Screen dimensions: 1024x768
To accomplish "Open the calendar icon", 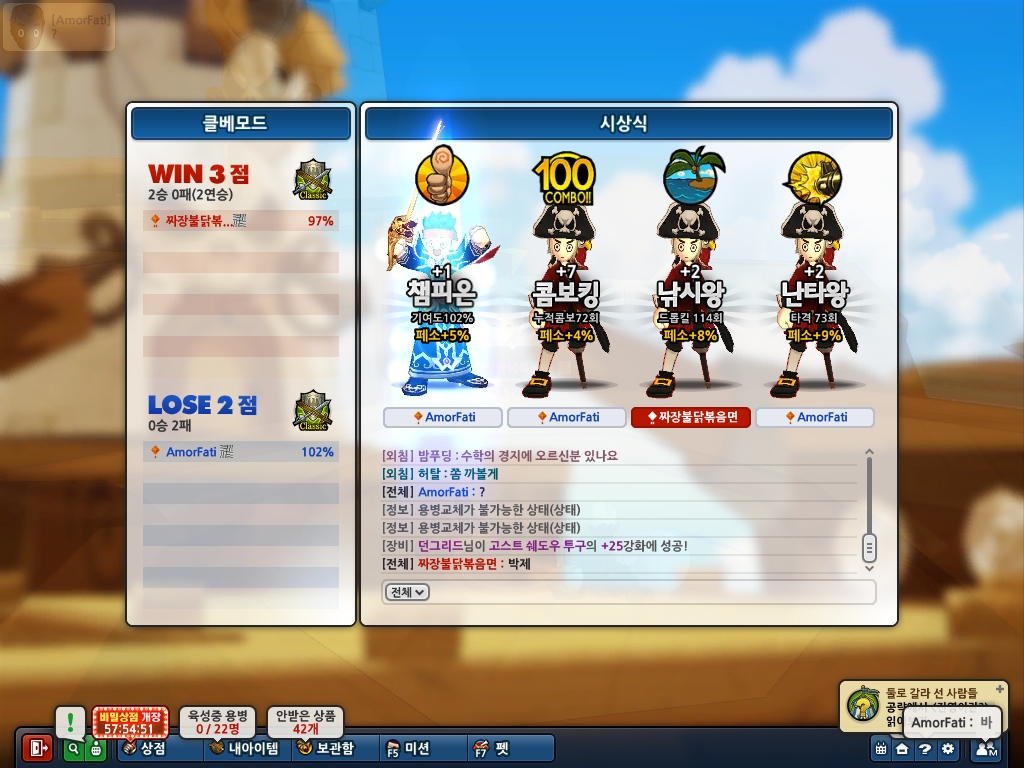I will pos(881,748).
